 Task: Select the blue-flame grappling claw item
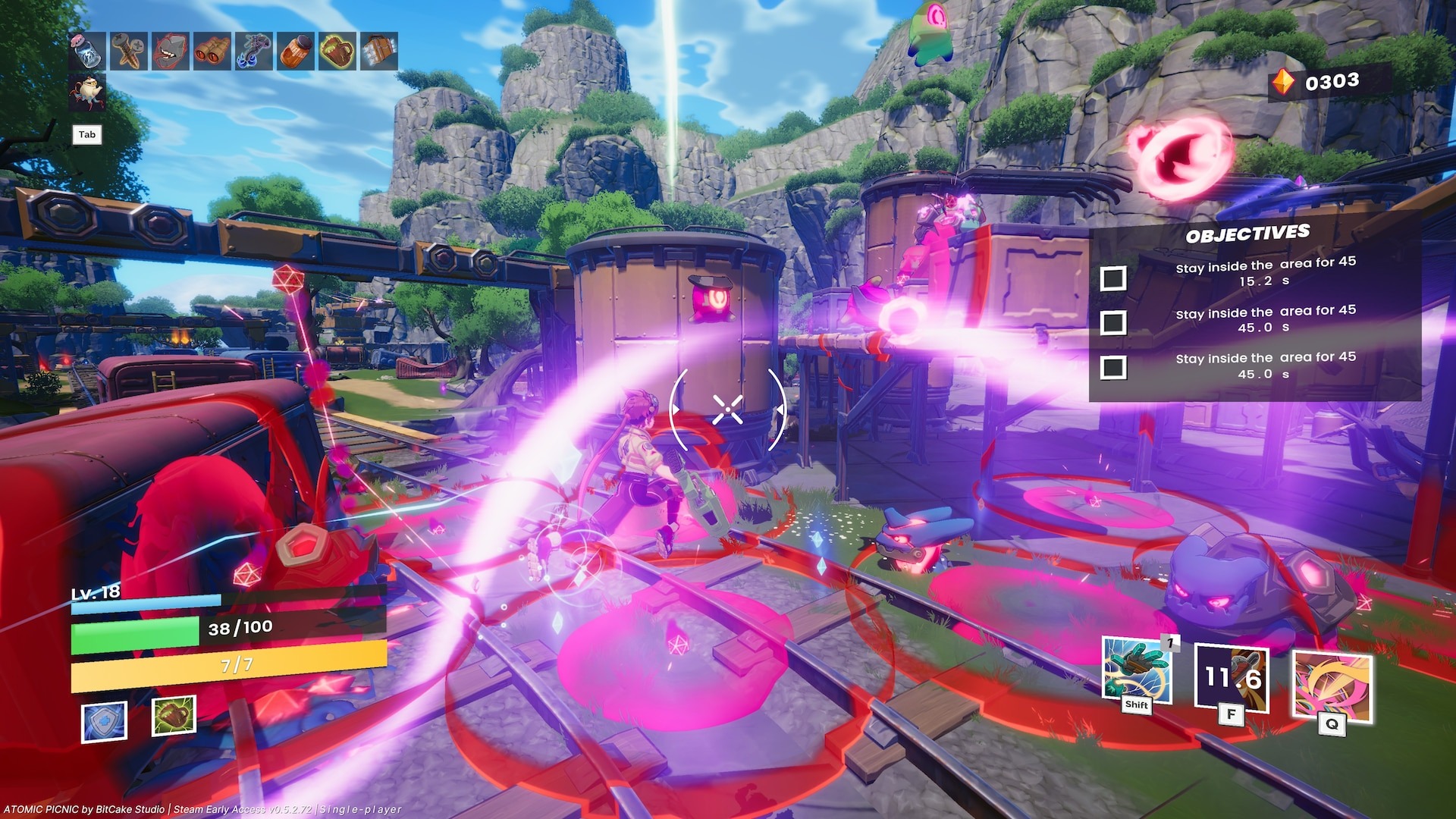point(254,51)
